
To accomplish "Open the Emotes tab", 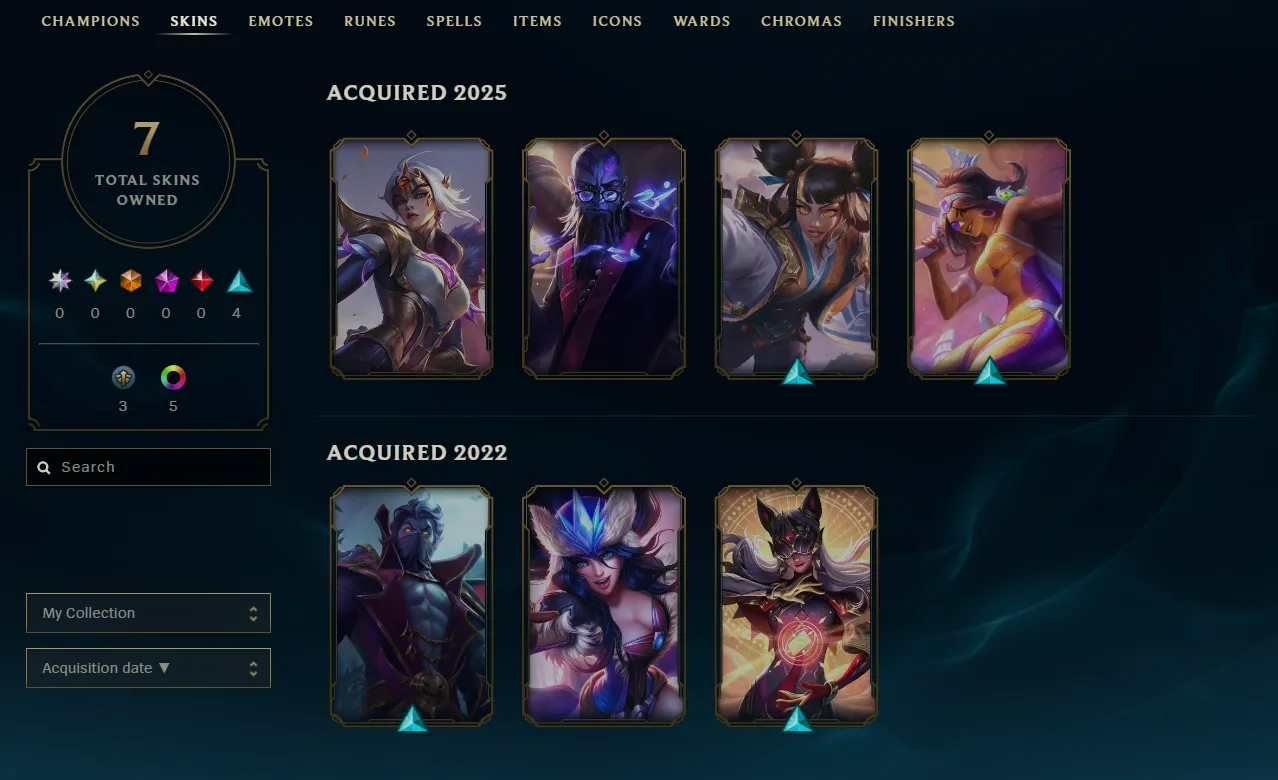I will coord(280,21).
